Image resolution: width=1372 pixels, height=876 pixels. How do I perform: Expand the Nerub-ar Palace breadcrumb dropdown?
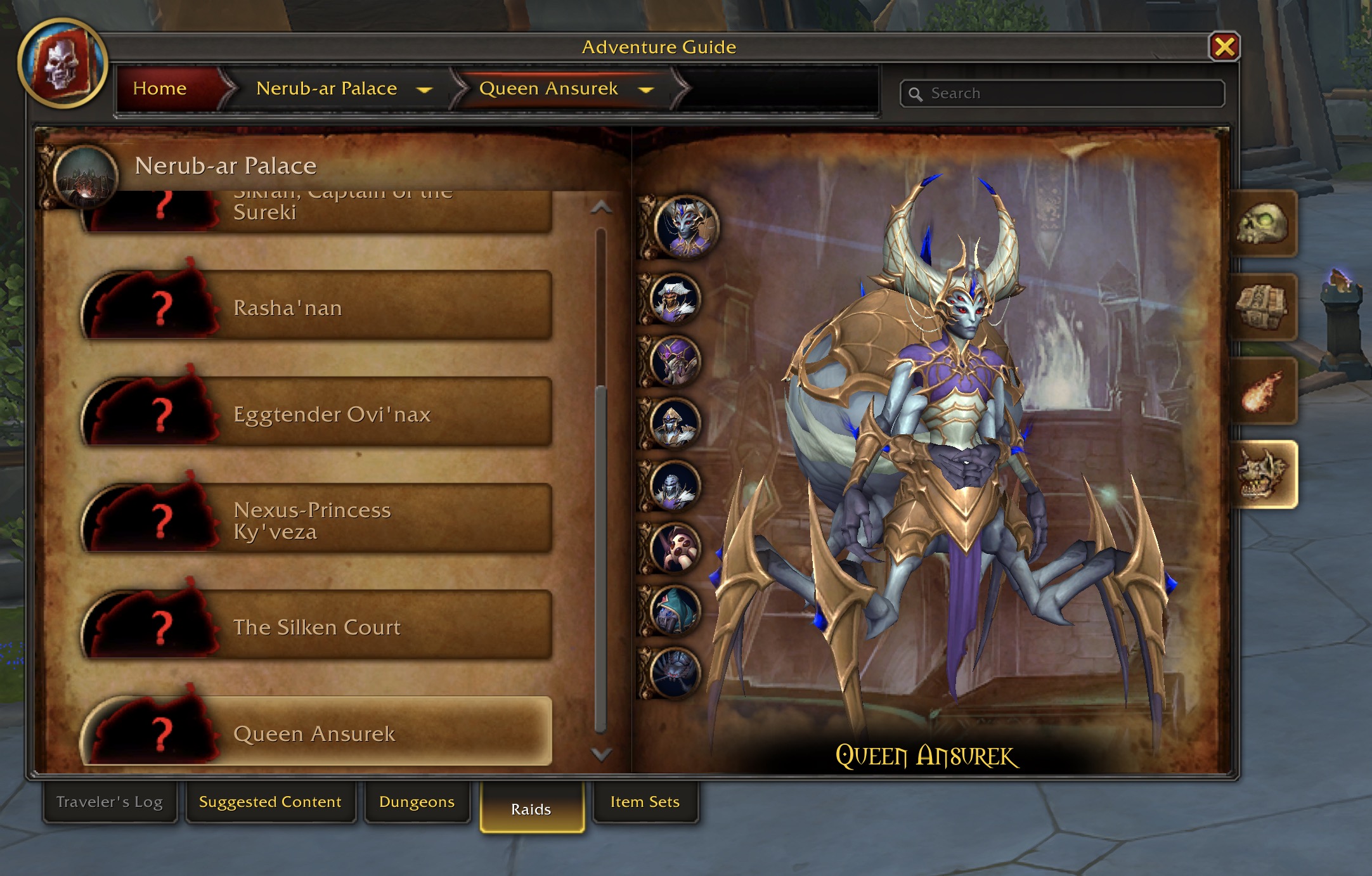pyautogui.click(x=425, y=89)
